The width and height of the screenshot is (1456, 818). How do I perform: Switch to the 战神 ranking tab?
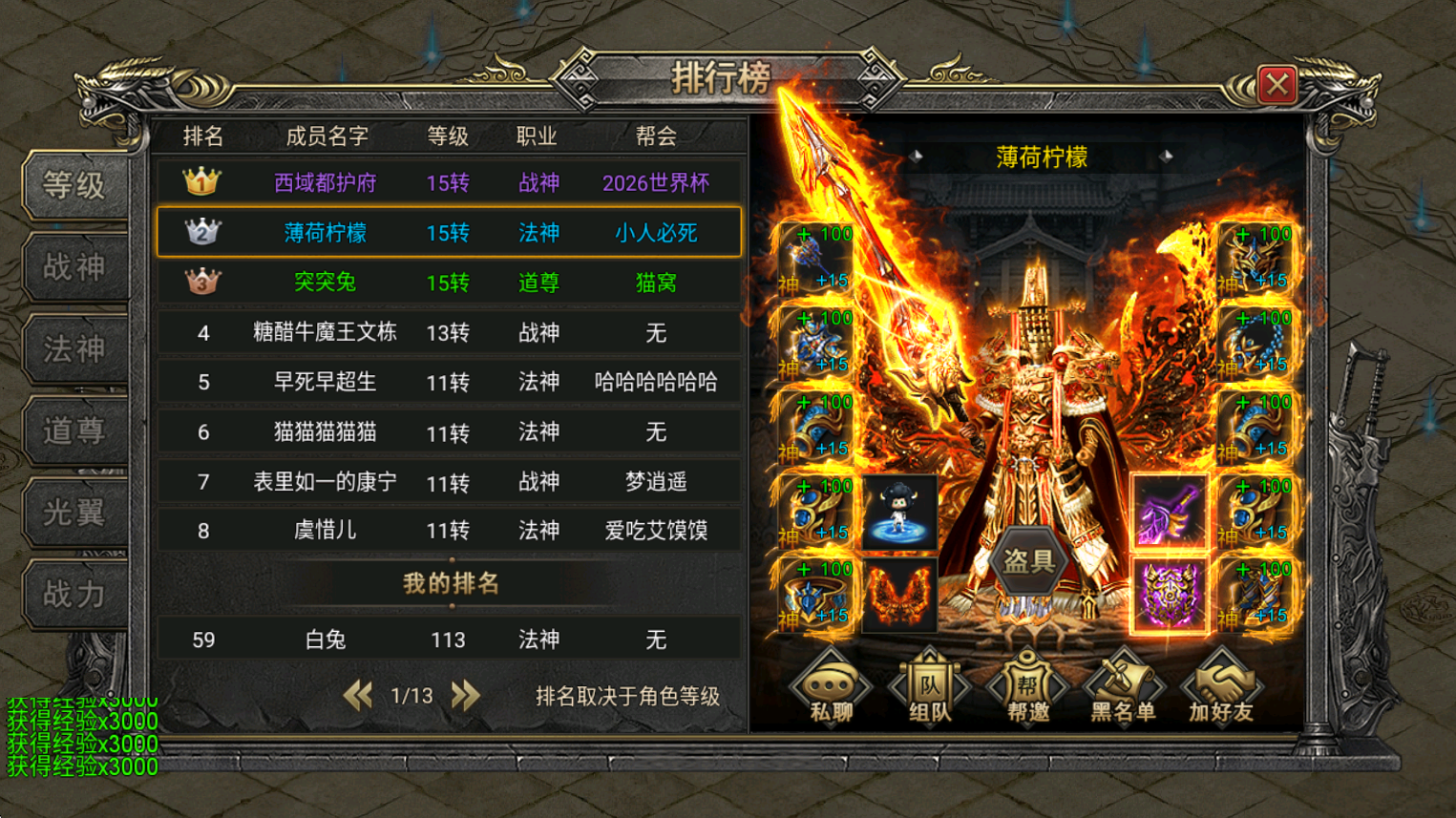74,267
